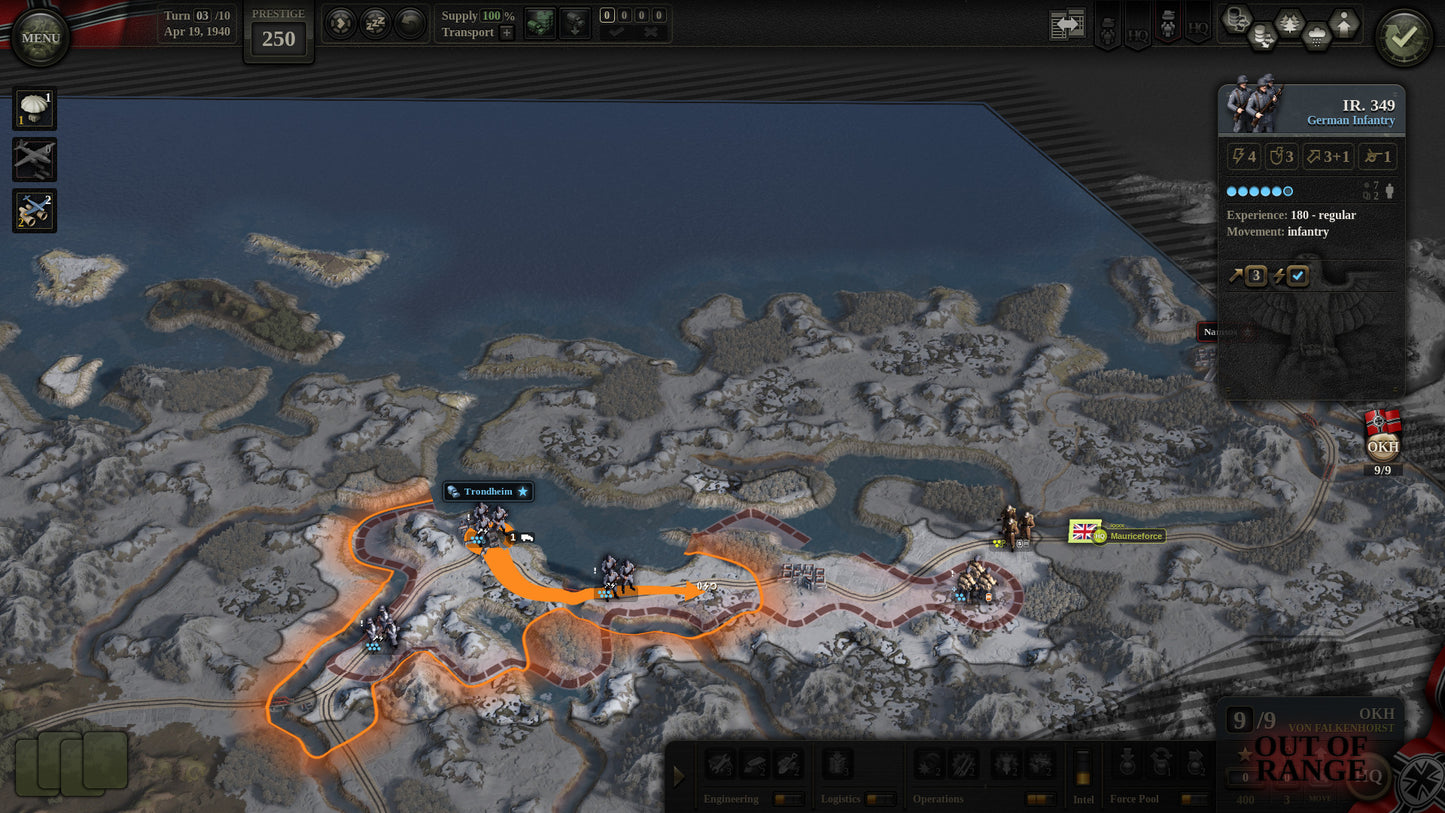Viewport: 1445px width, 813px height.
Task: Click the Trondheim city label
Action: click(x=487, y=491)
